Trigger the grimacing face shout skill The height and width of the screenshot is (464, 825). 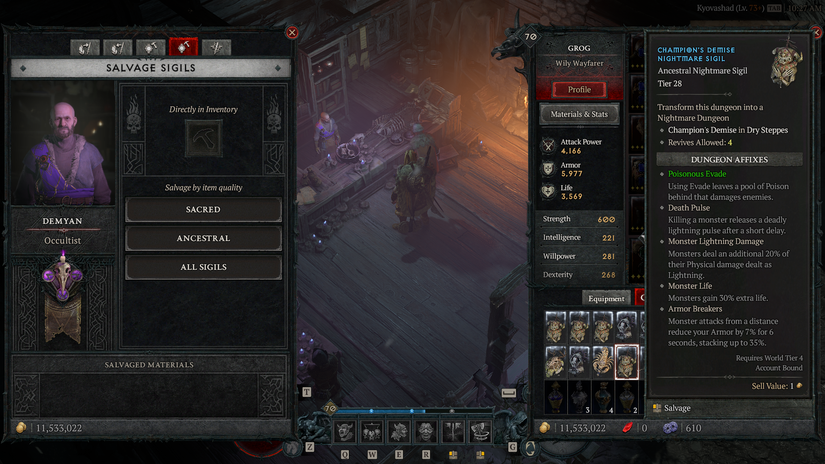click(x=426, y=431)
